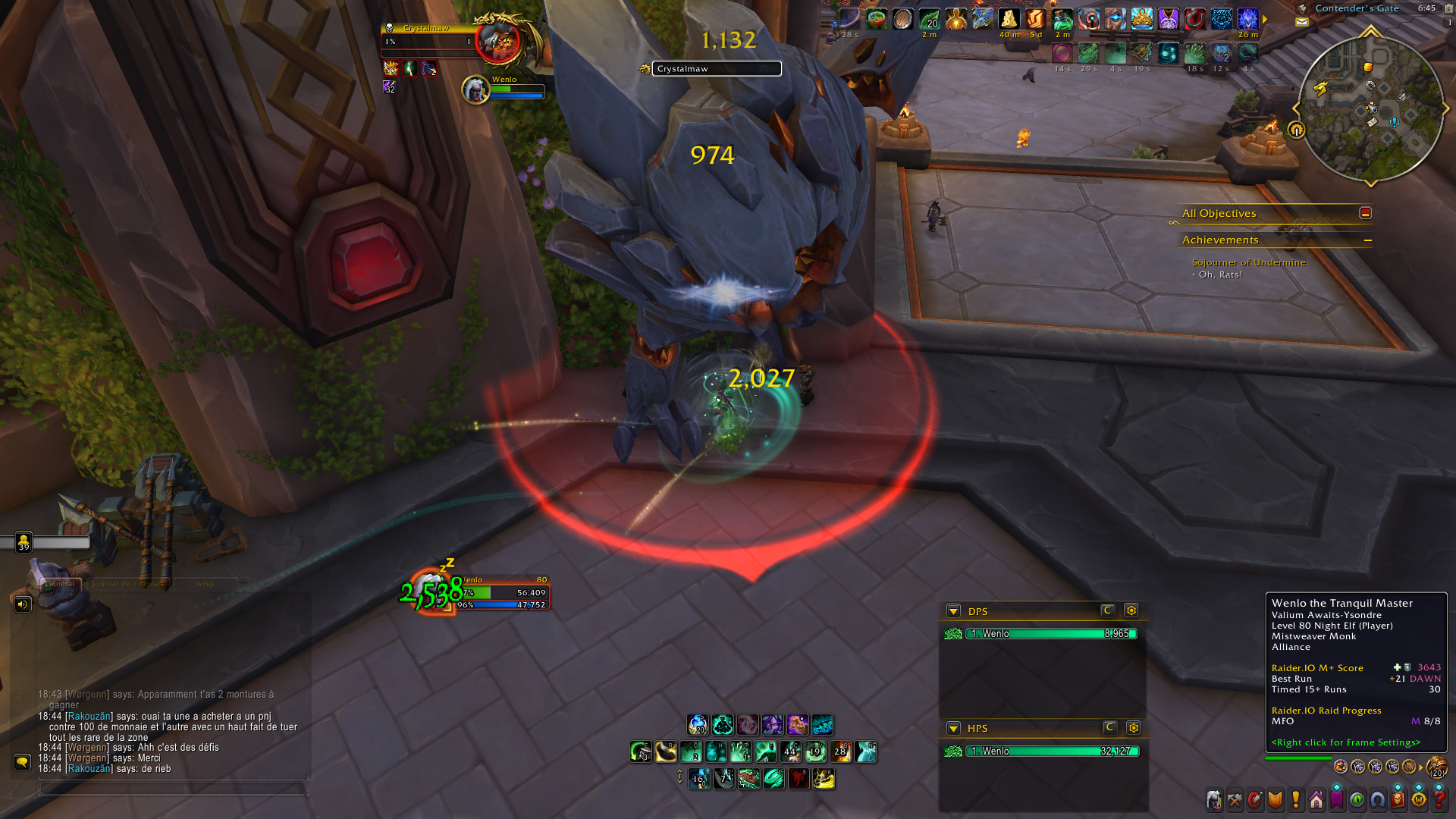Open the DPS meter settings gear
The height and width of the screenshot is (819, 1456).
(x=1131, y=610)
